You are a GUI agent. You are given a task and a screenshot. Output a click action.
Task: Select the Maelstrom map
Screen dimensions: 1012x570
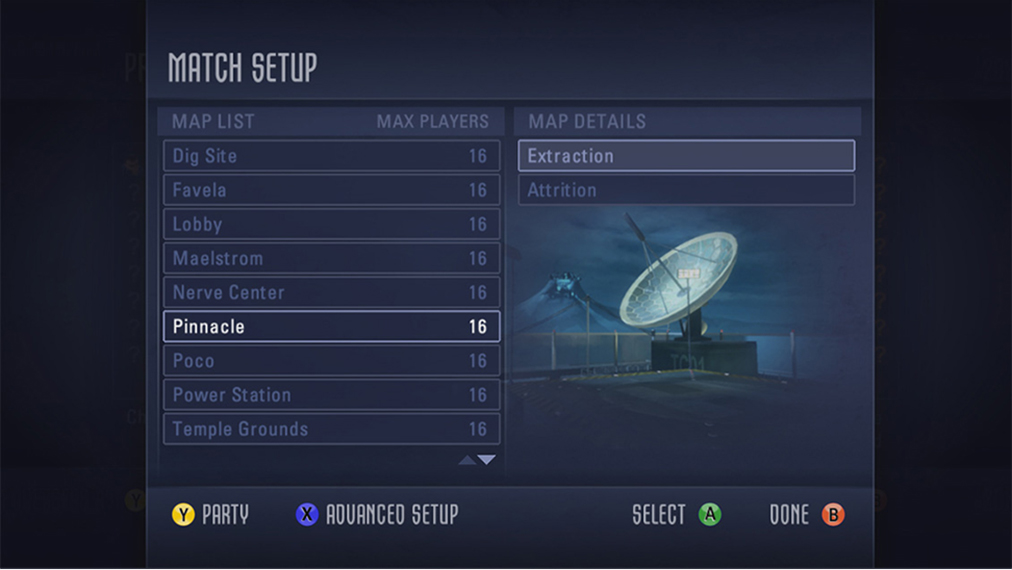click(x=331, y=258)
